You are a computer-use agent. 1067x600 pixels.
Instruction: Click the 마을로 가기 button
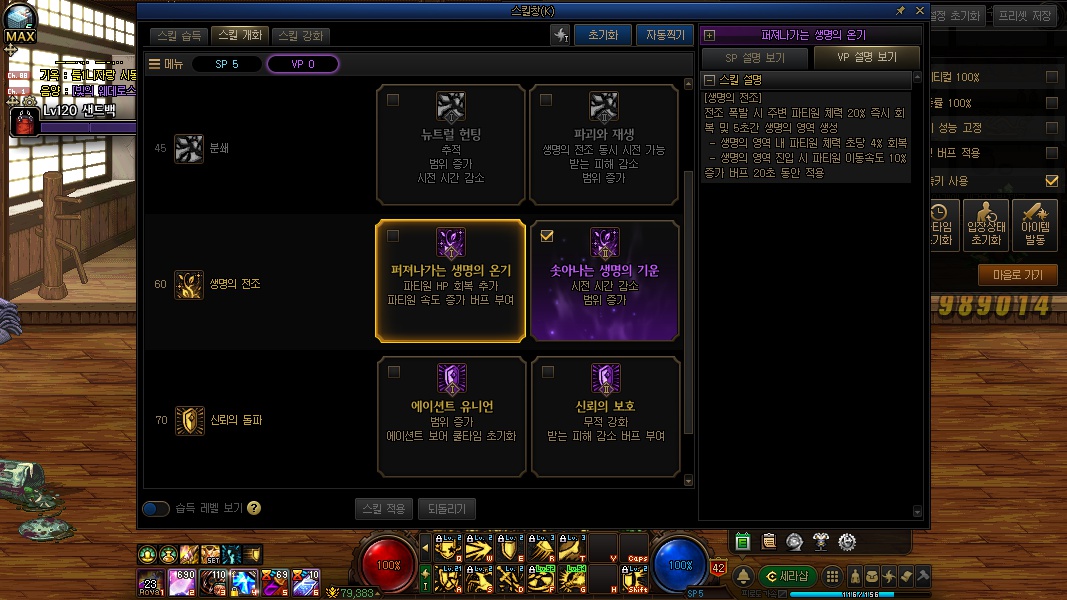click(x=1017, y=275)
